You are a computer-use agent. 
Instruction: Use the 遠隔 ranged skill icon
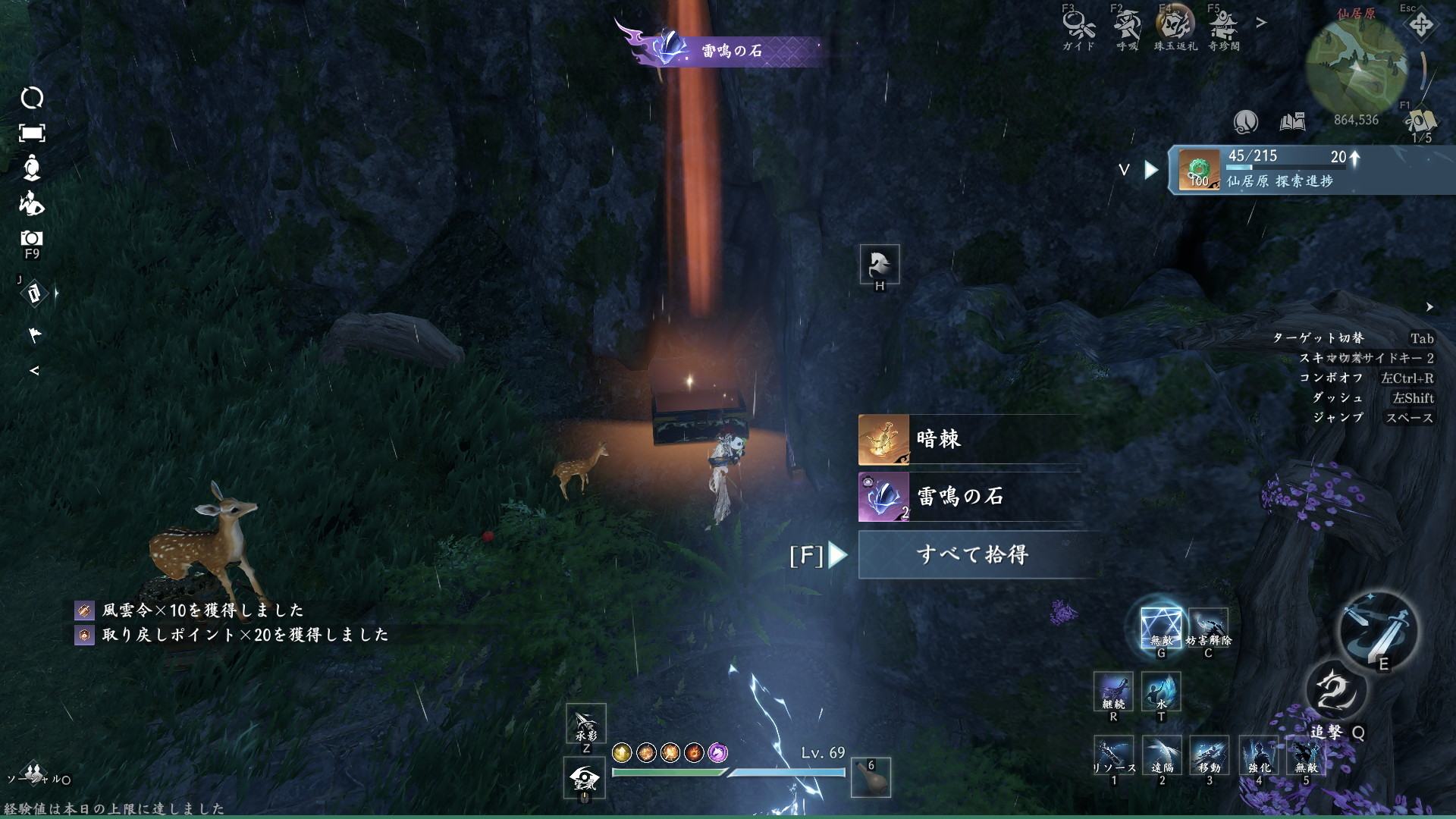1162,756
